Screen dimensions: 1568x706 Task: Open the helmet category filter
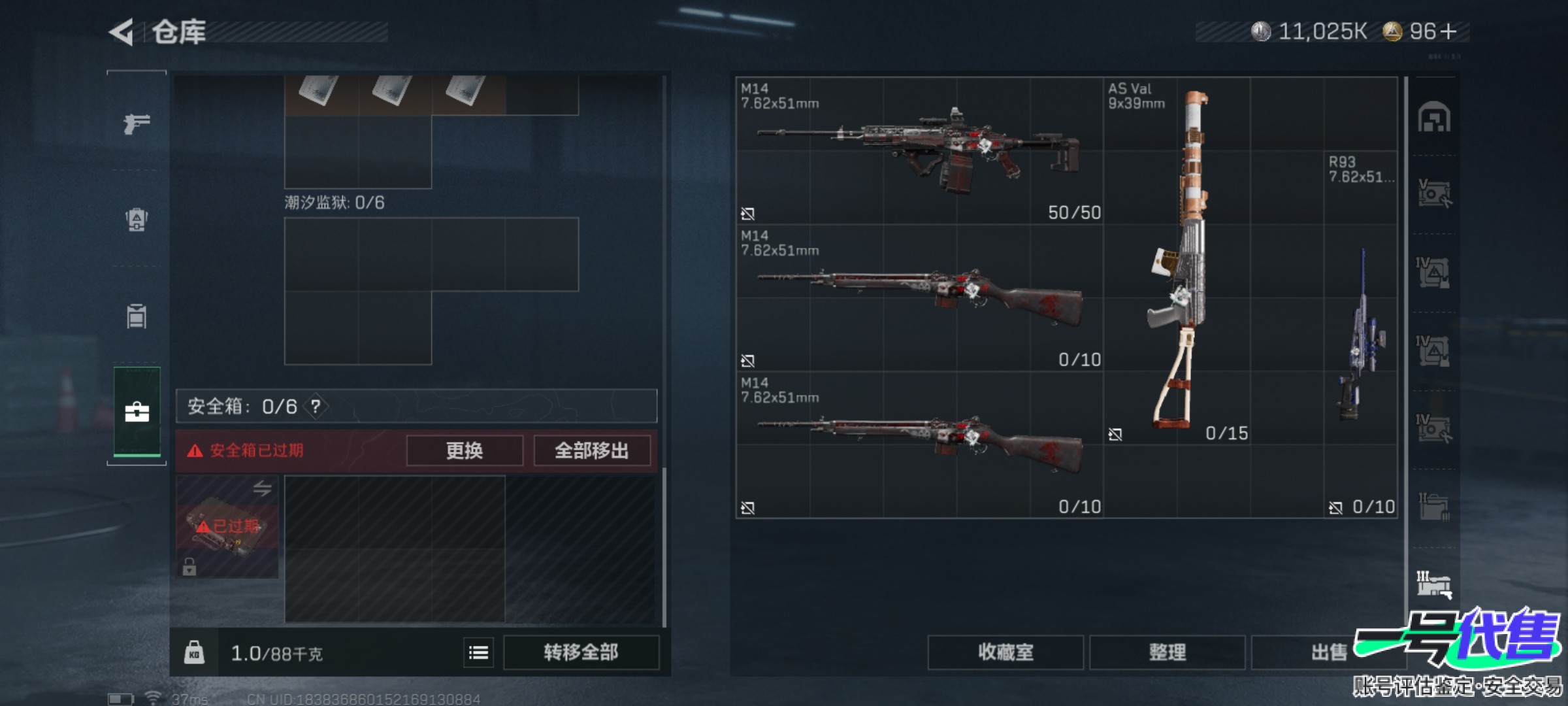coord(1434,118)
